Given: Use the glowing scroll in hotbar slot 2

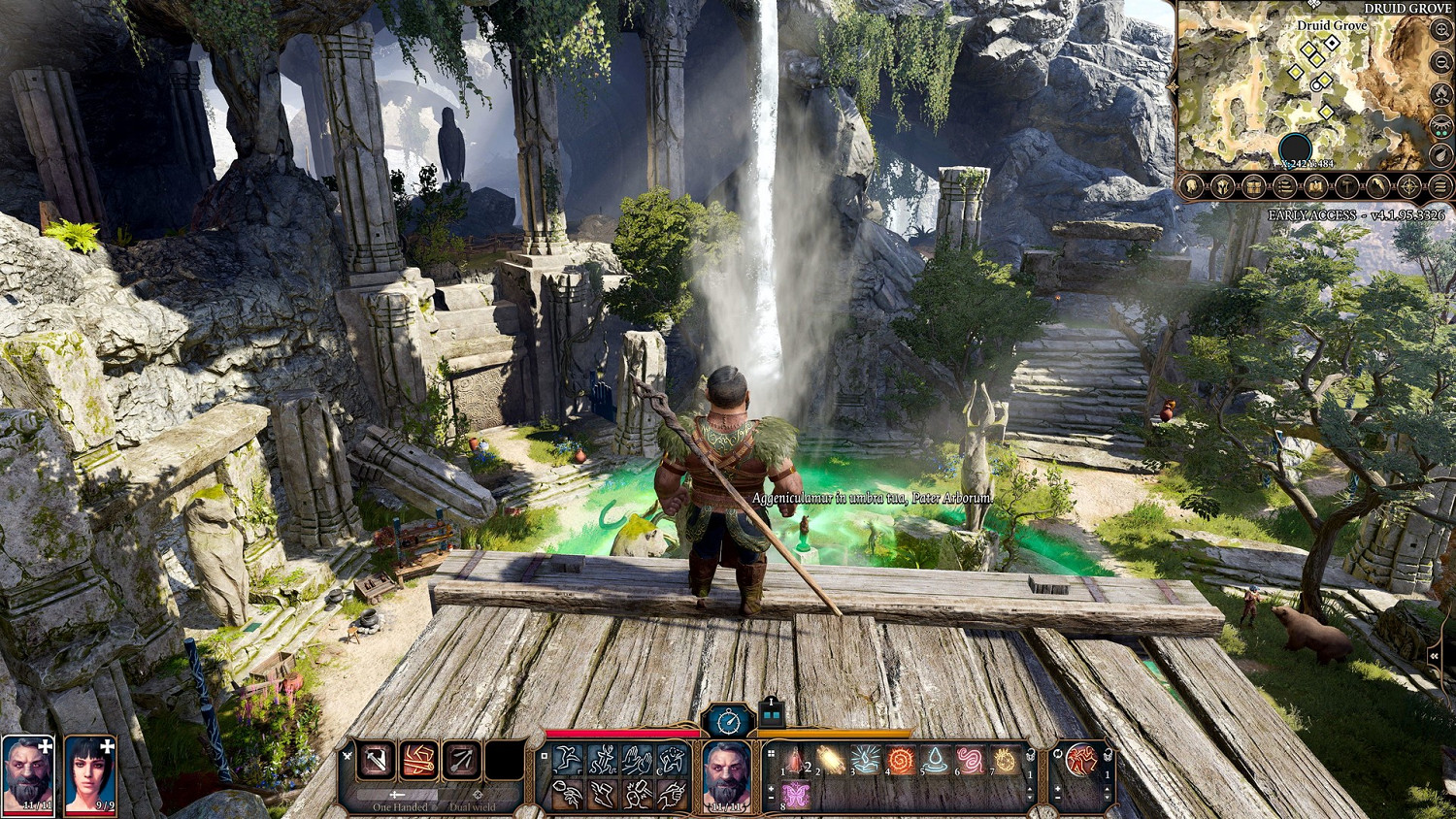Looking at the screenshot, I should [831, 761].
